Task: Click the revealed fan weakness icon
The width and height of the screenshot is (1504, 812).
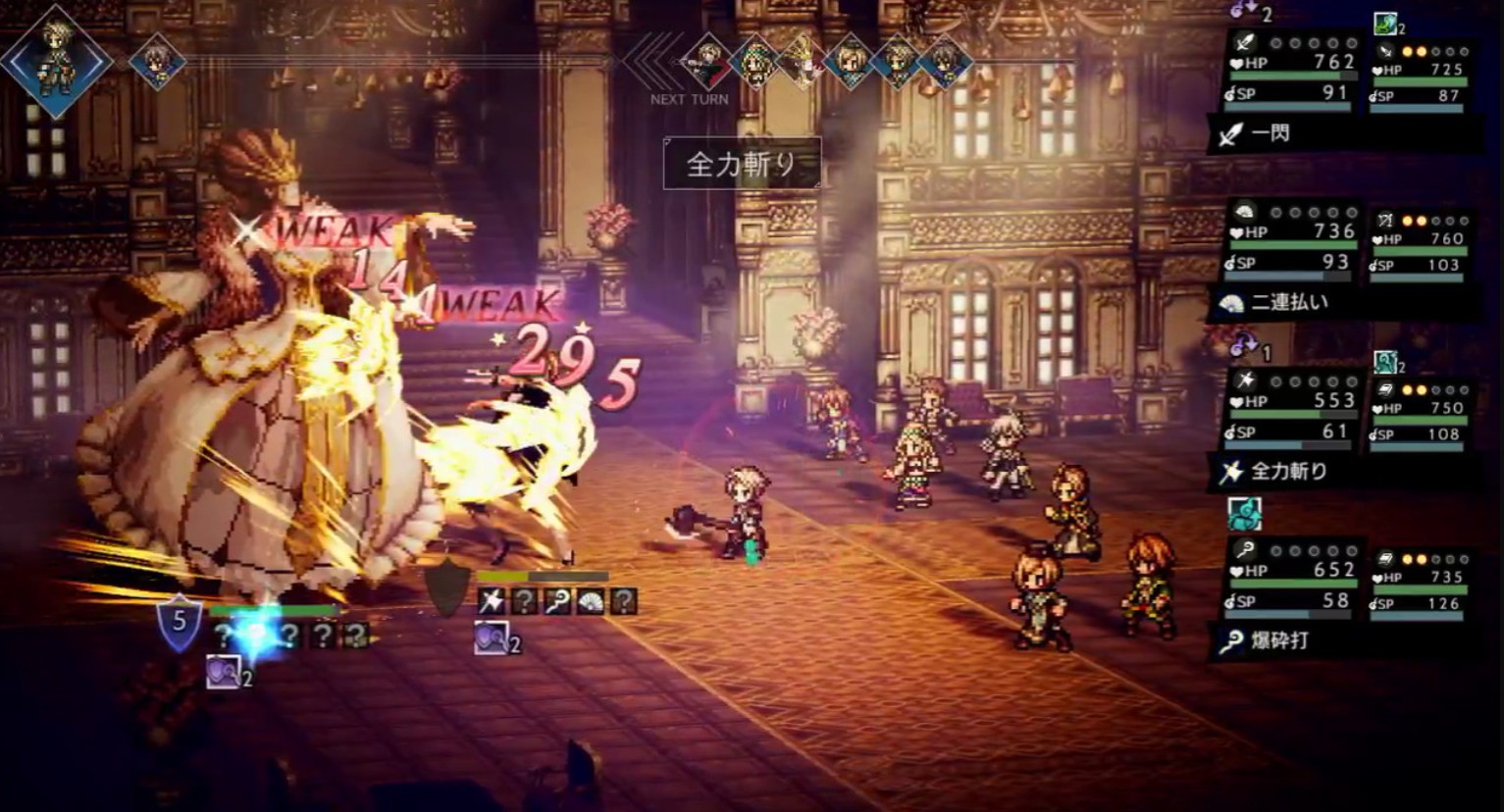Action: pyautogui.click(x=591, y=600)
